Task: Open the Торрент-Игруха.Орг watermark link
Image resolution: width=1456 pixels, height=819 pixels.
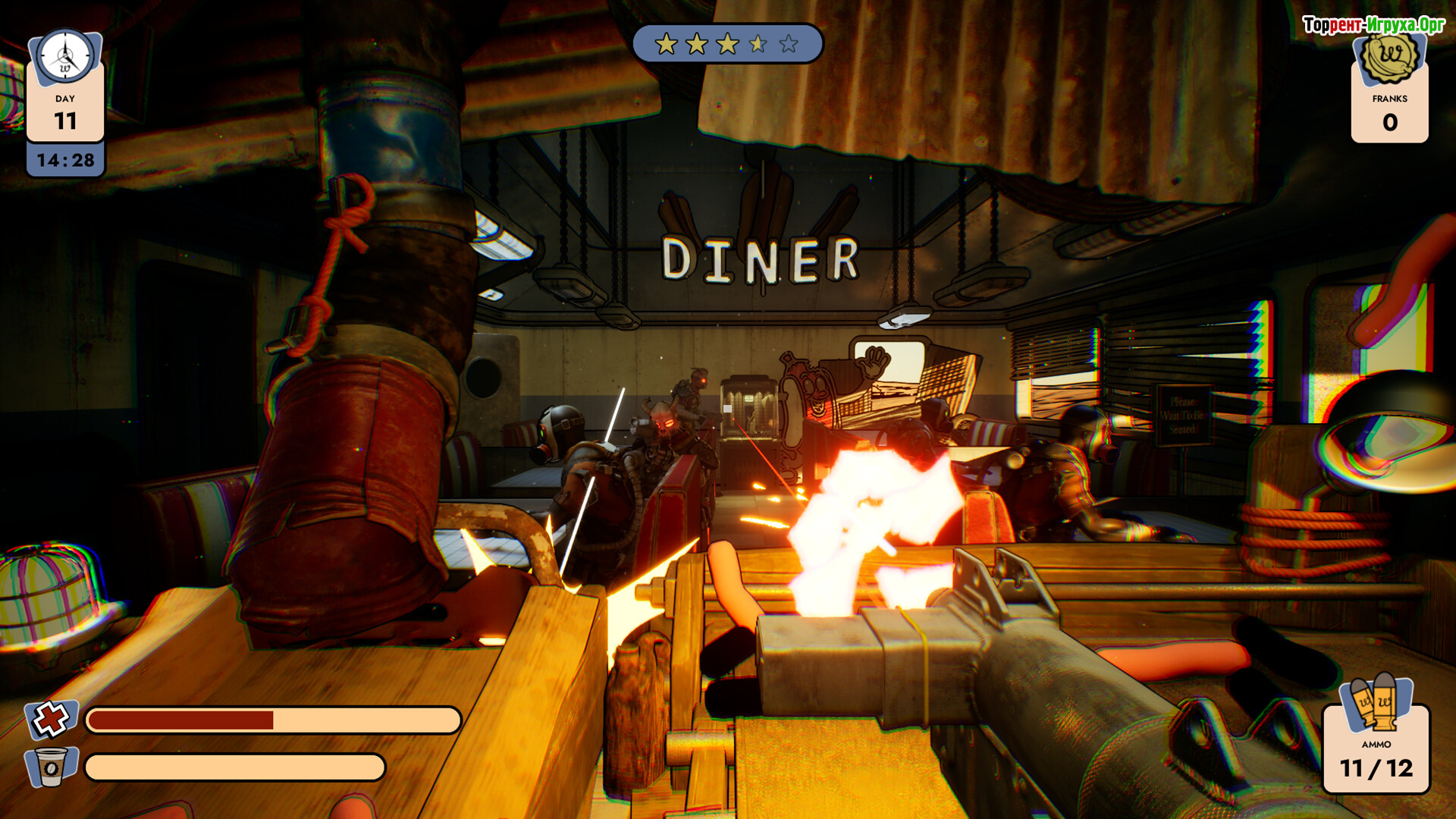Action: (x=1373, y=25)
